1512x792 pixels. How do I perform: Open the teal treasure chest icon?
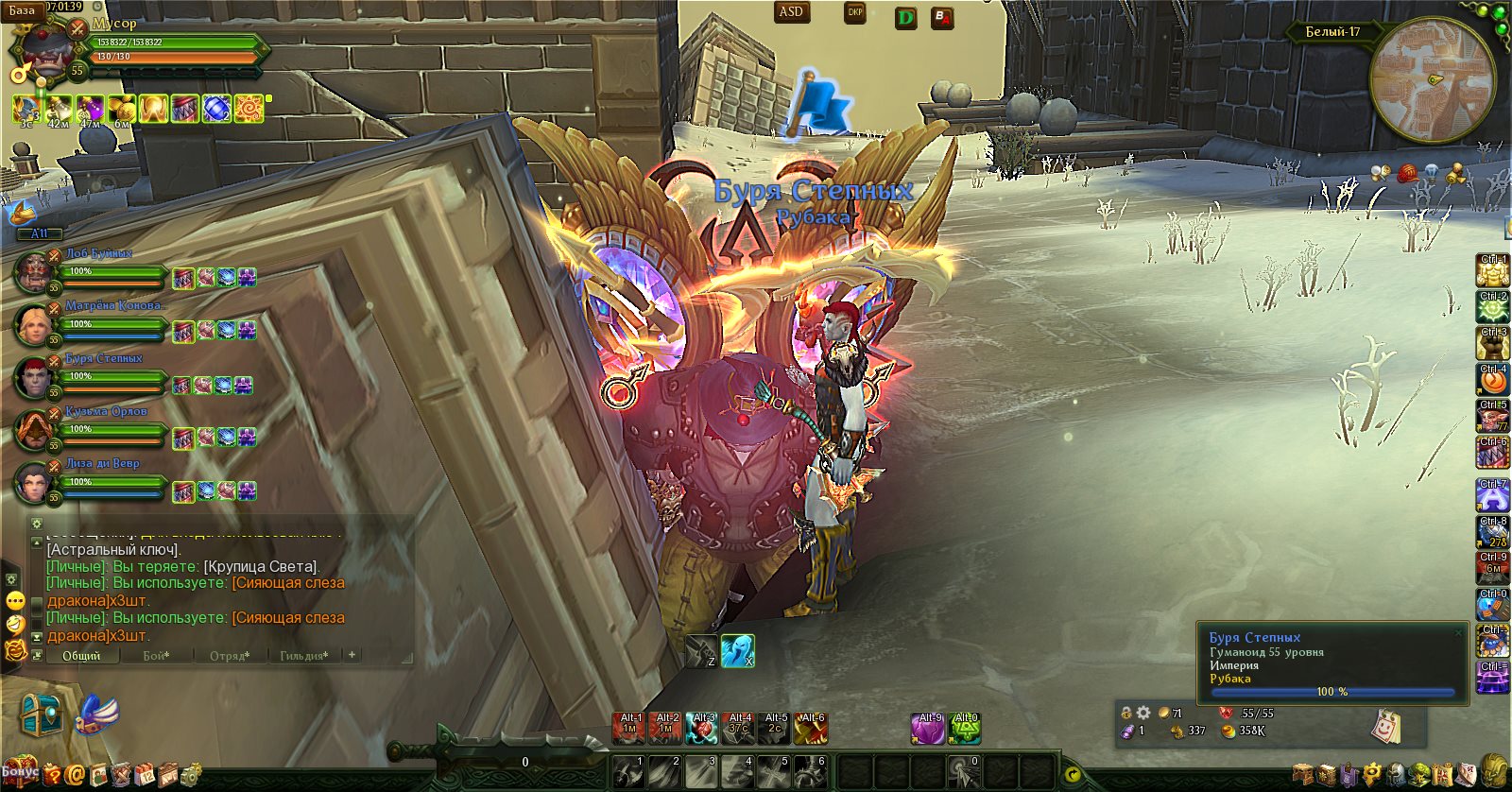[x=41, y=715]
